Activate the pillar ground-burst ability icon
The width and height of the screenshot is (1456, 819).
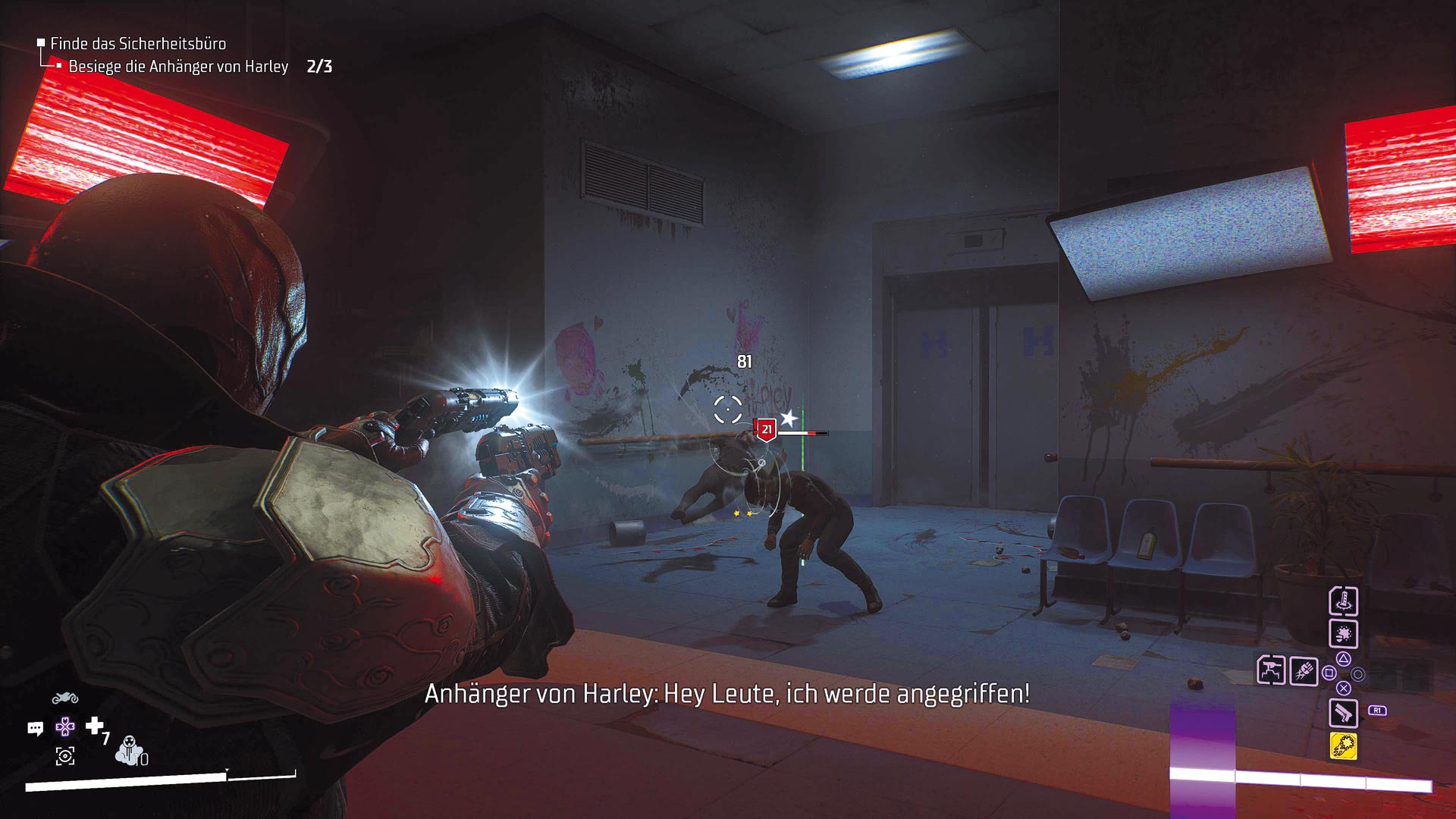coord(1343,601)
